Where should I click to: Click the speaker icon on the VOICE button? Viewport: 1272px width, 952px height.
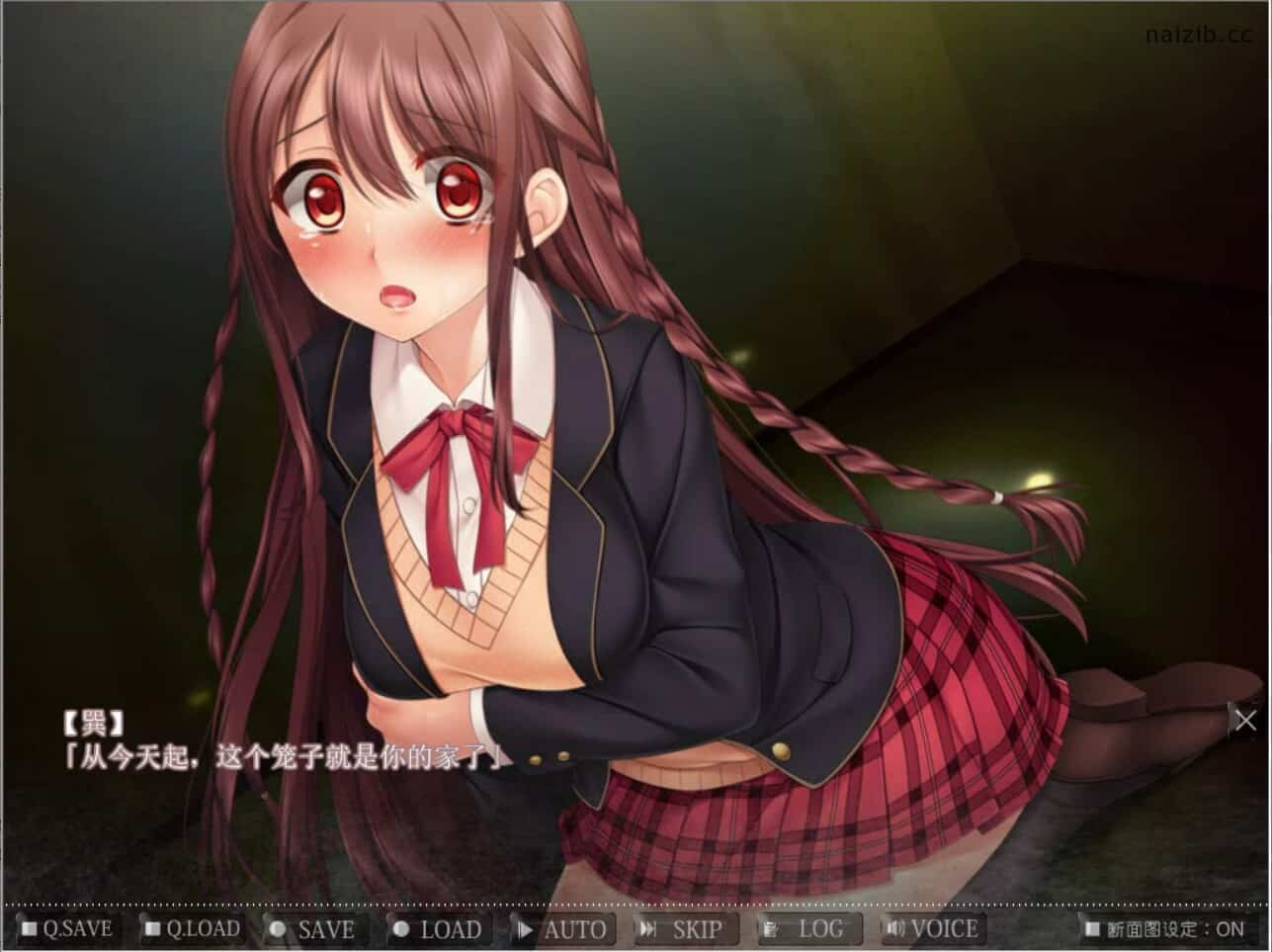coord(897,929)
